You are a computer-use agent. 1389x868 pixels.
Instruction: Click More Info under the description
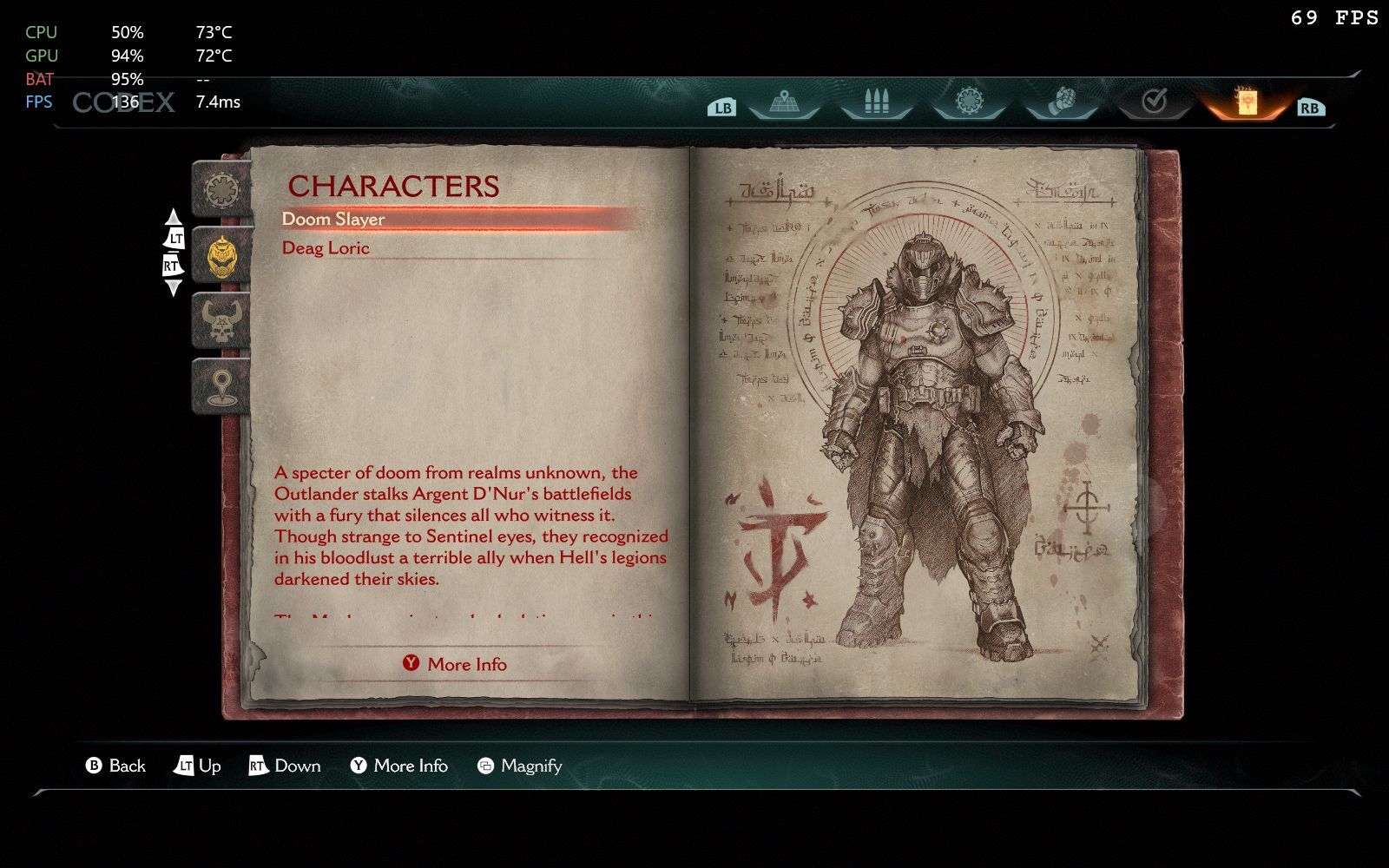(x=455, y=664)
